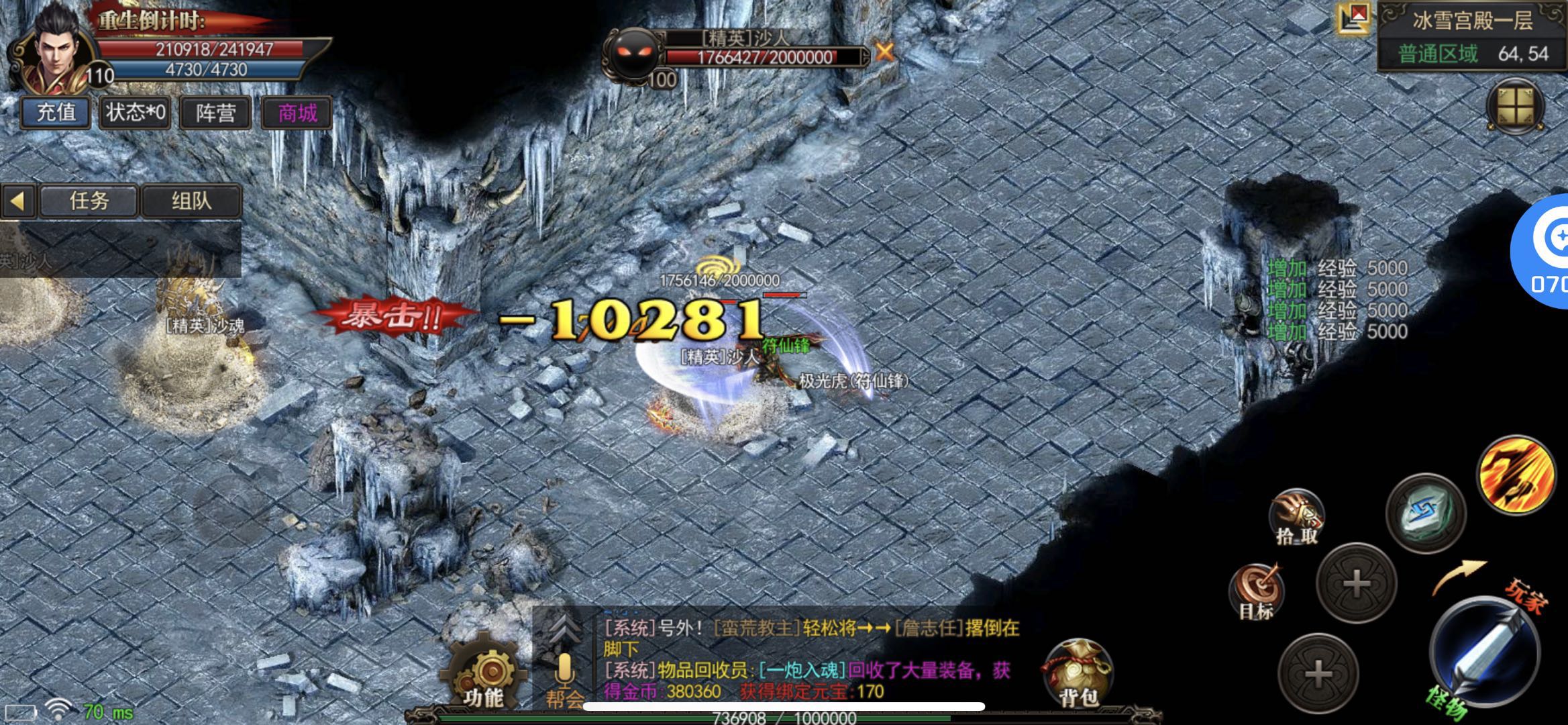Switch to the 任务 quest tab
1568x725 pixels.
pyautogui.click(x=89, y=201)
